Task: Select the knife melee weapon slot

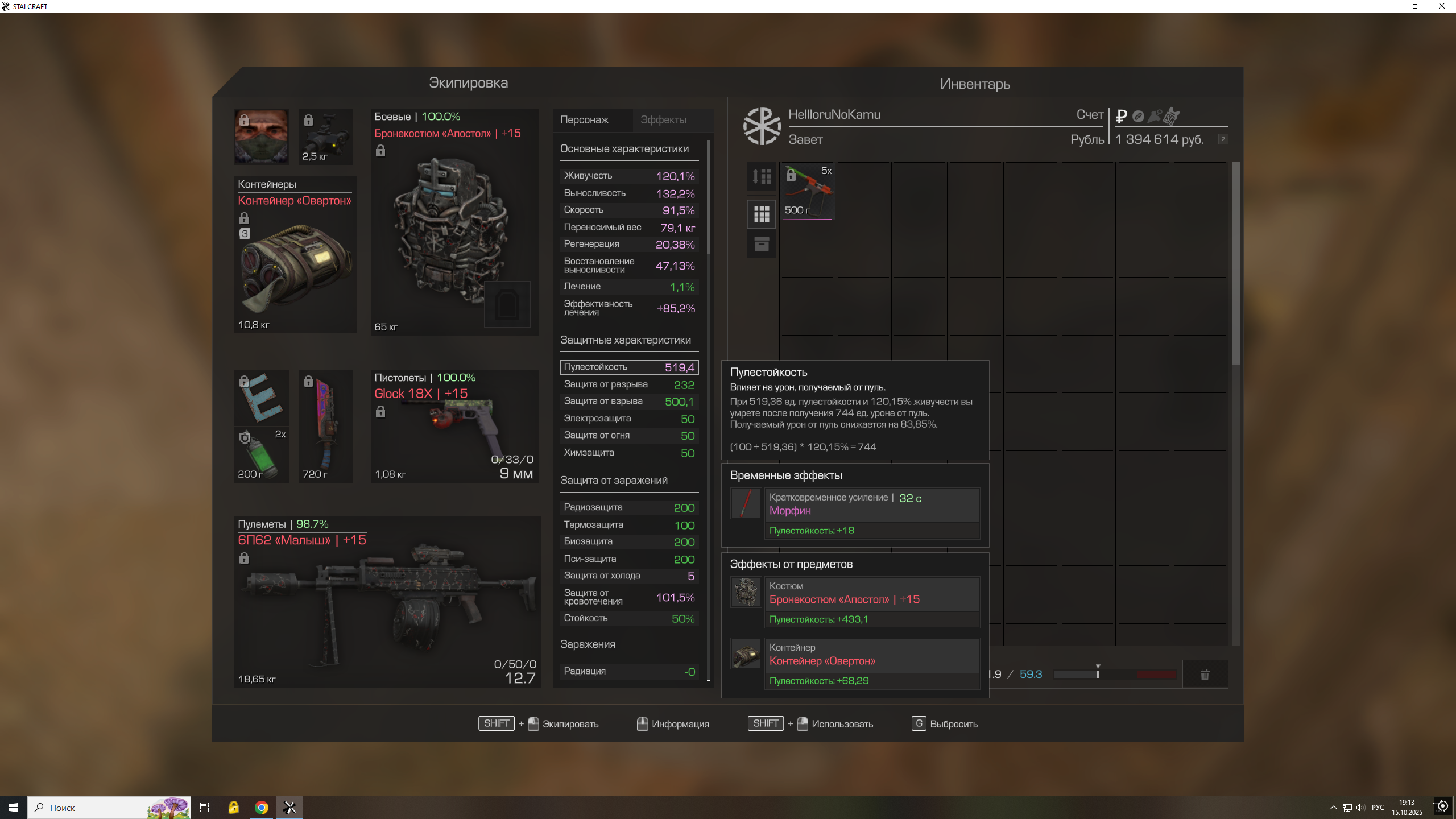Action: [325, 425]
